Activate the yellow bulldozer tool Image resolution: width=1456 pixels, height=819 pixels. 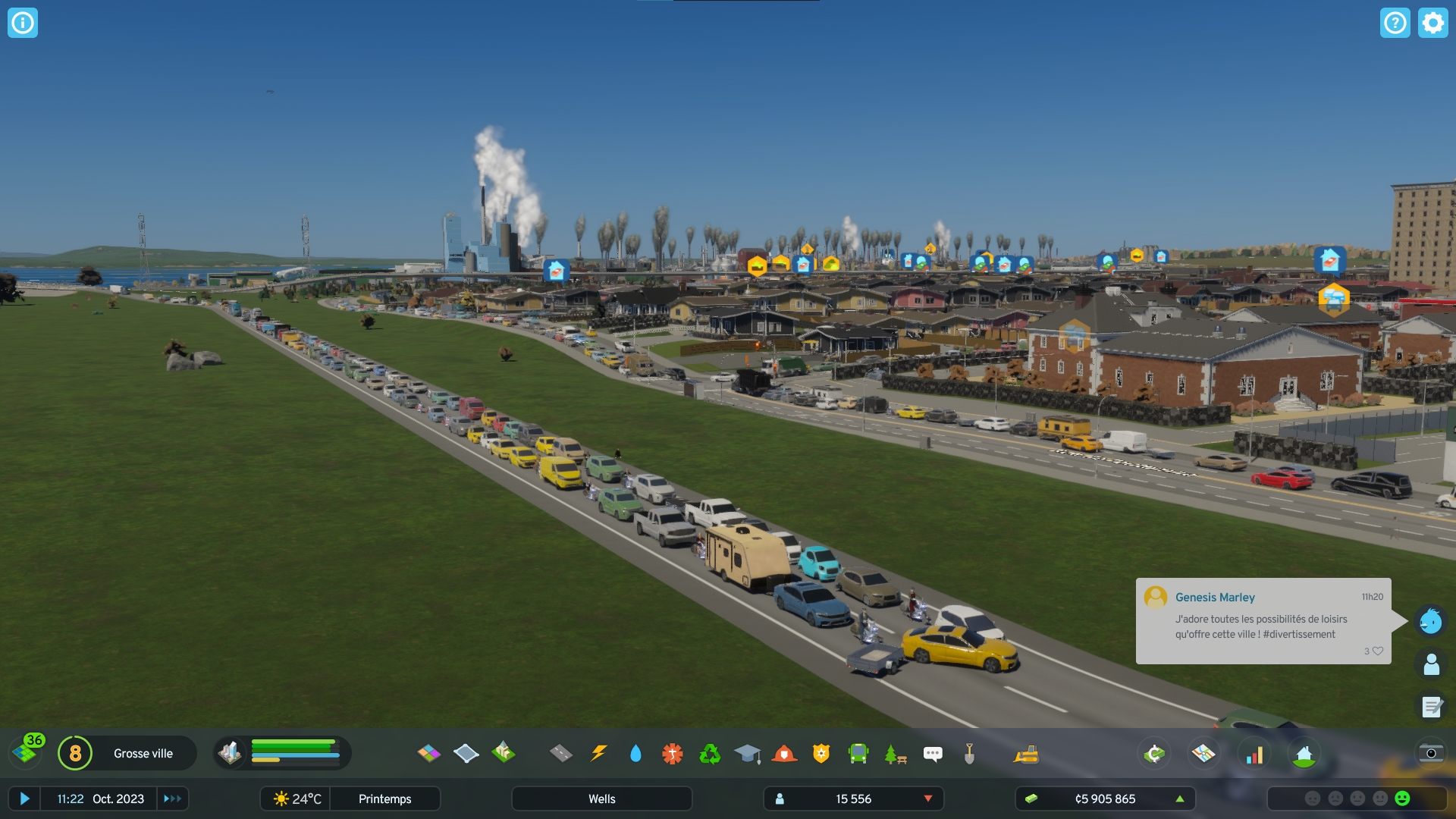(1026, 753)
